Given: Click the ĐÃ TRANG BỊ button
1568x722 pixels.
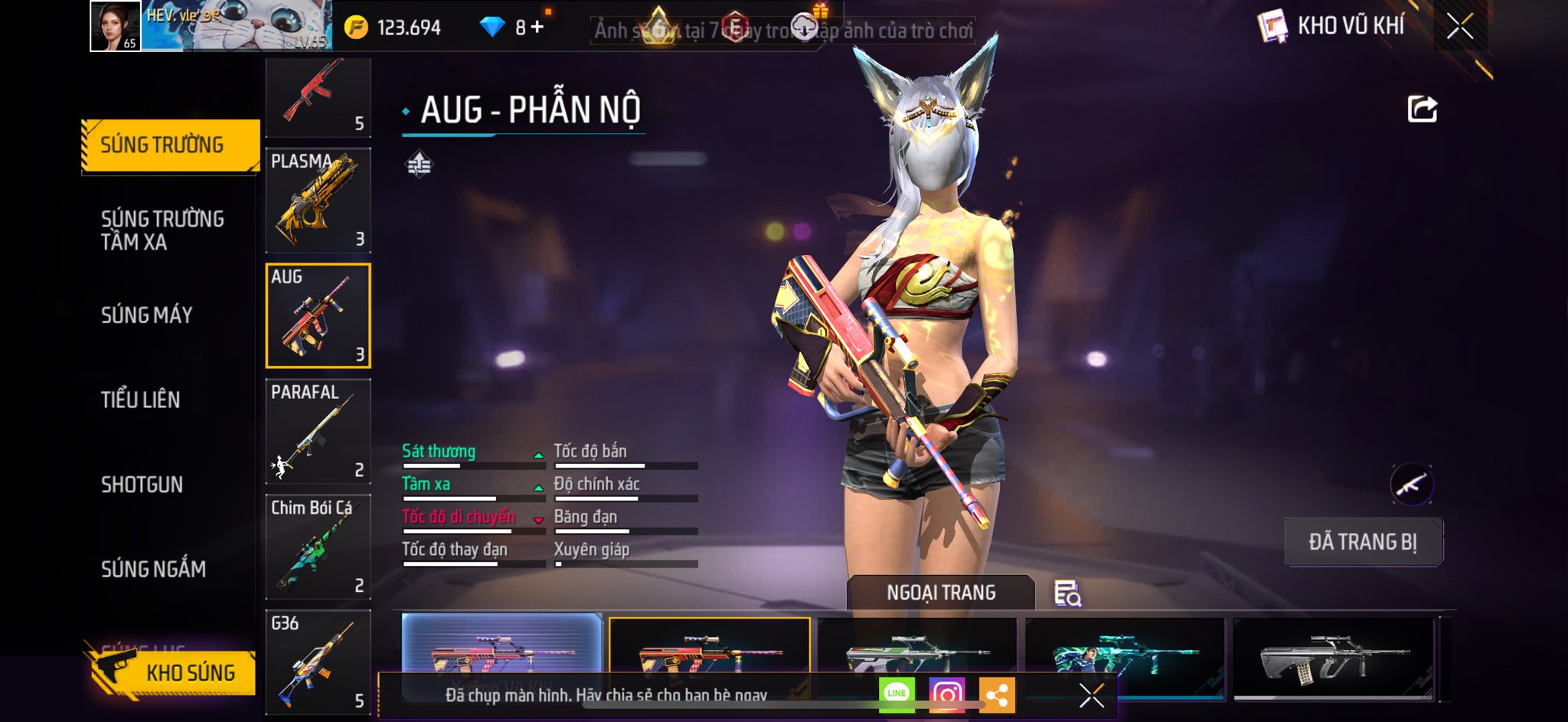Looking at the screenshot, I should pos(1363,542).
